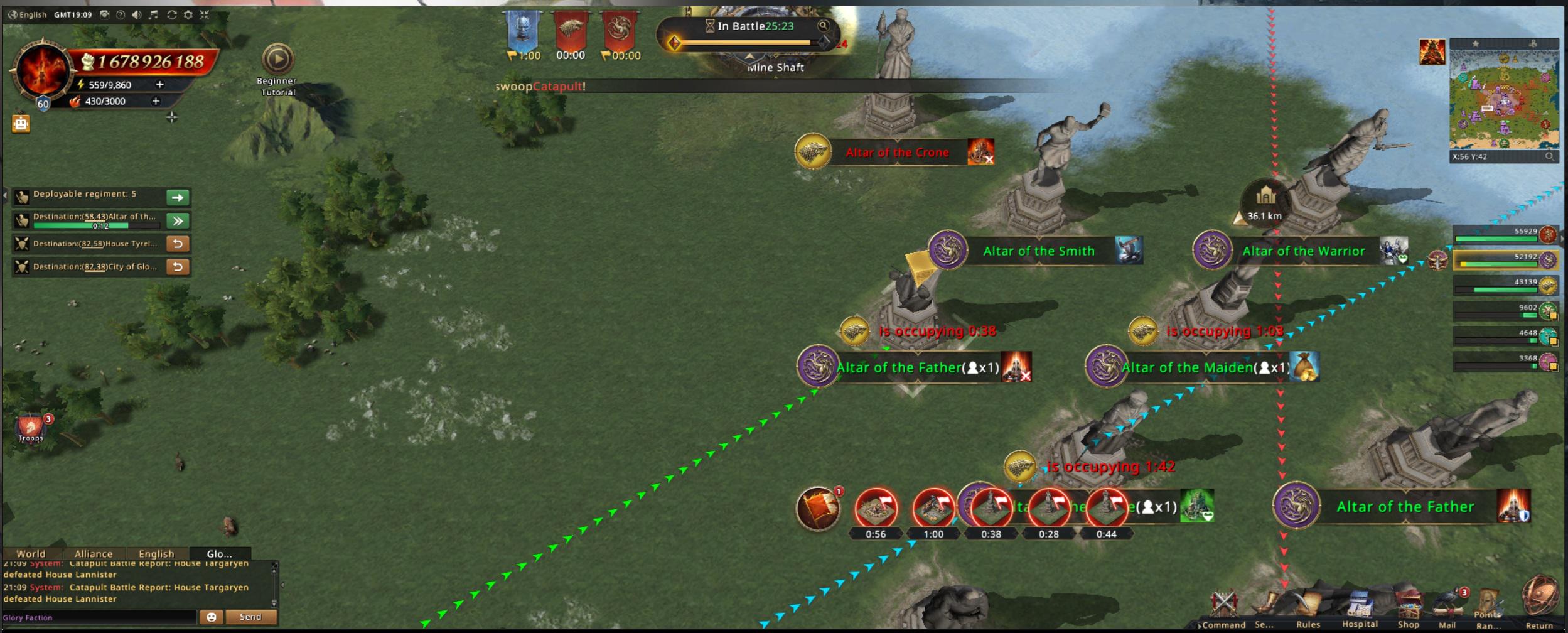Open the emoji picker in chat
This screenshot has height=633, width=1568.
click(212, 617)
